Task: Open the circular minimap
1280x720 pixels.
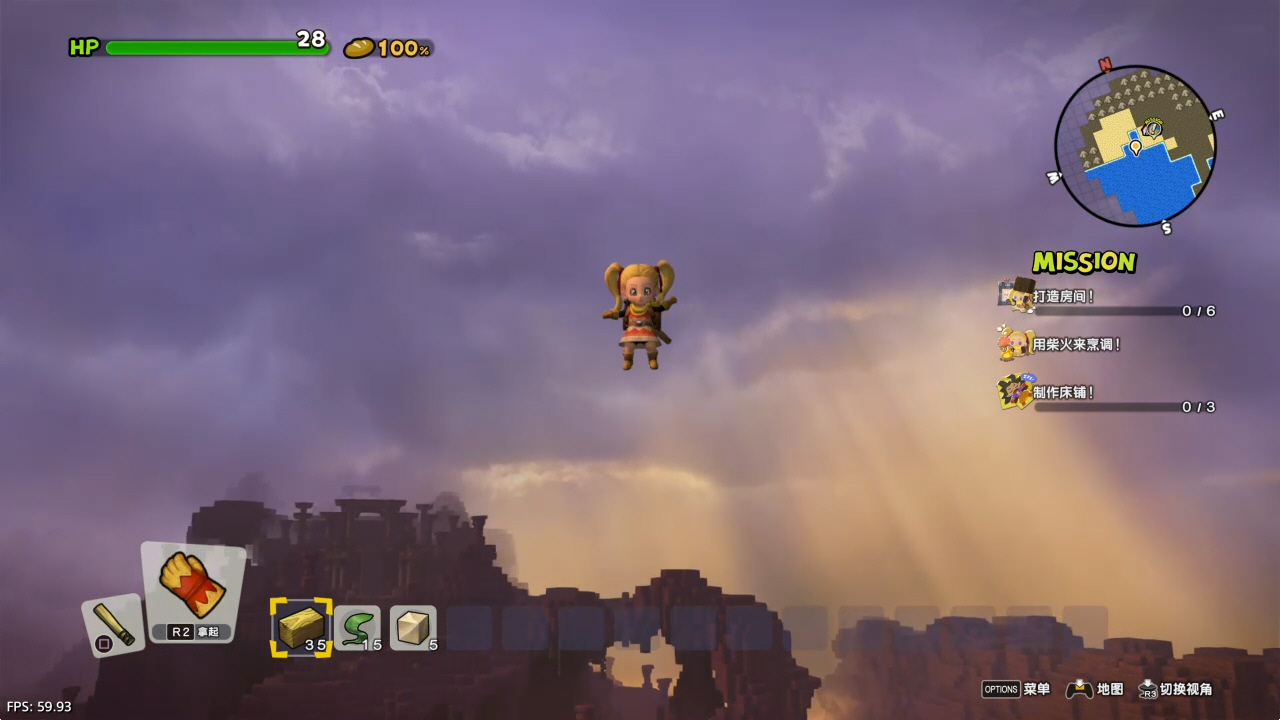Action: pos(1135,146)
